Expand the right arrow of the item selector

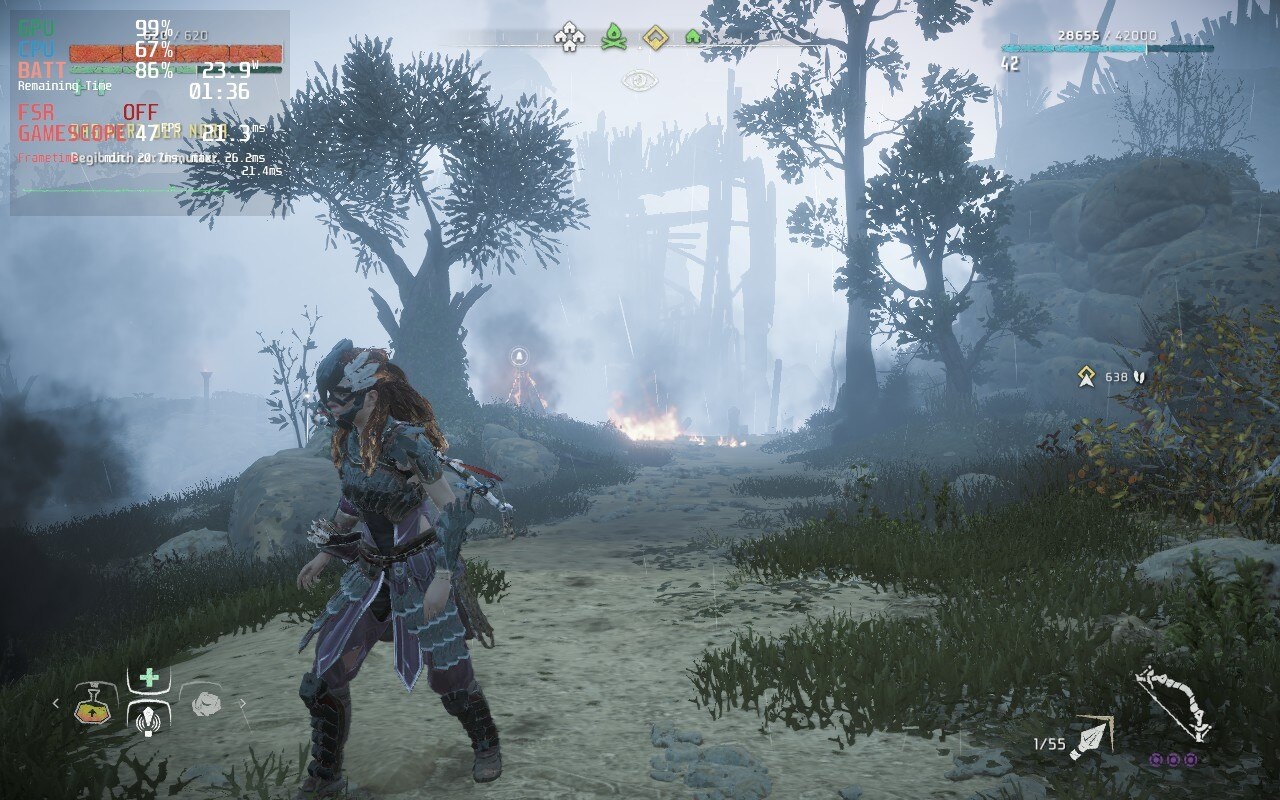click(243, 703)
